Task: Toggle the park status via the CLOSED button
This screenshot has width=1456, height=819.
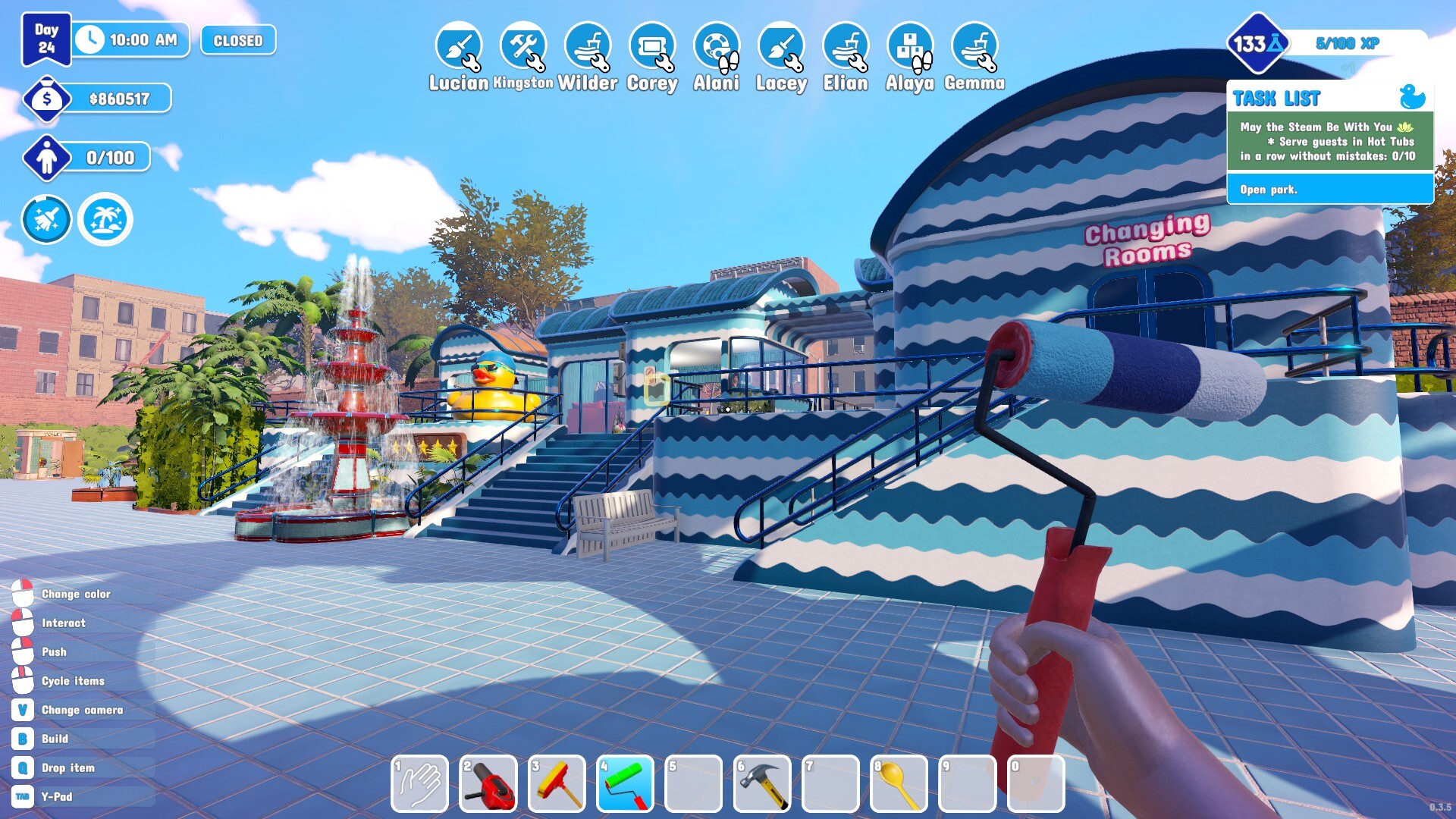Action: coord(237,41)
